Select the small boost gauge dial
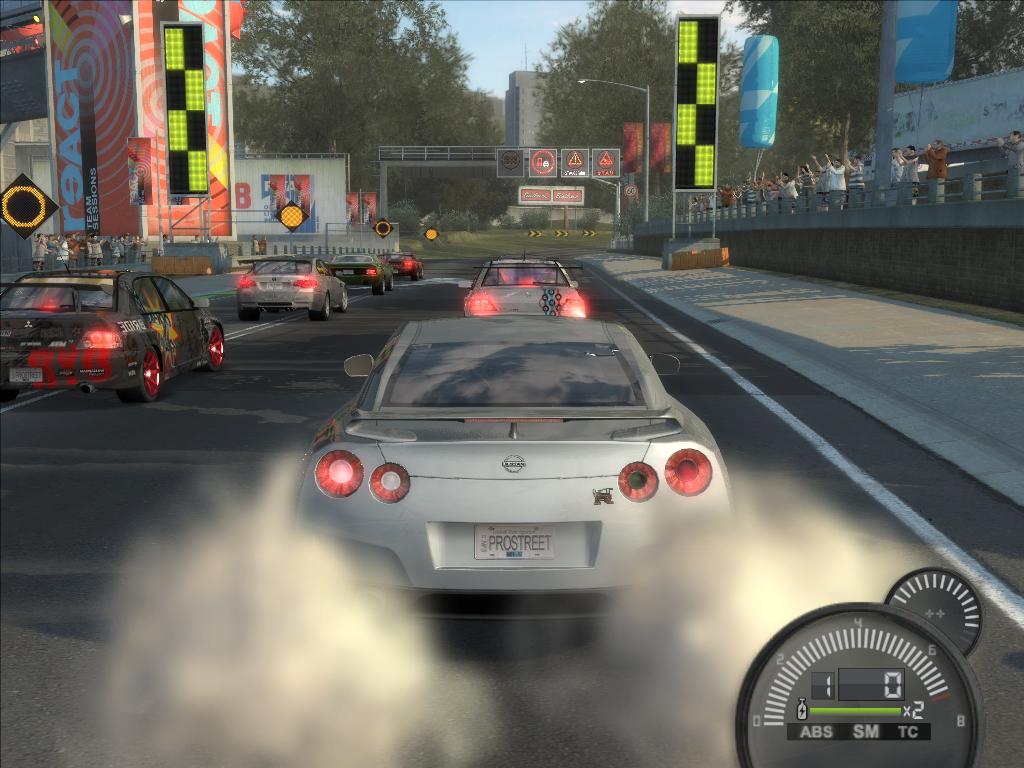Image resolution: width=1024 pixels, height=768 pixels. pos(934,611)
